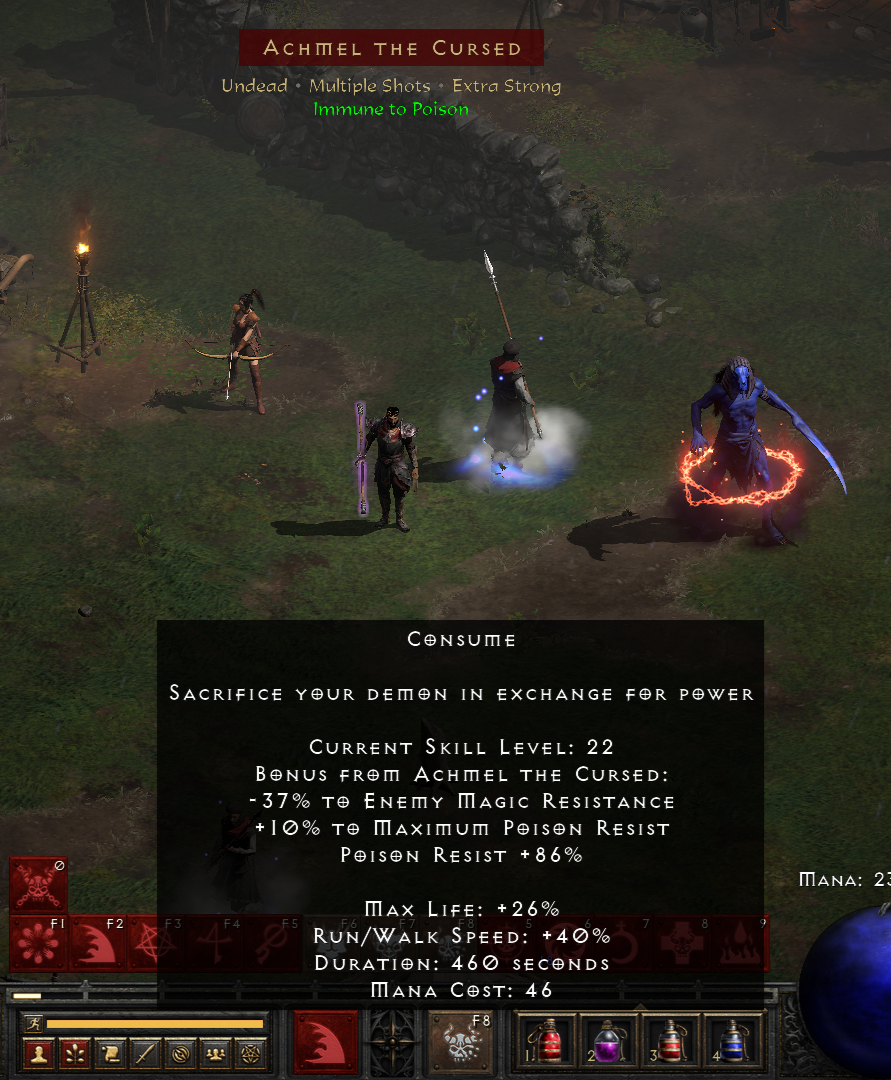Select the skull skill icon above F1
The height and width of the screenshot is (1080, 891).
click(39, 885)
